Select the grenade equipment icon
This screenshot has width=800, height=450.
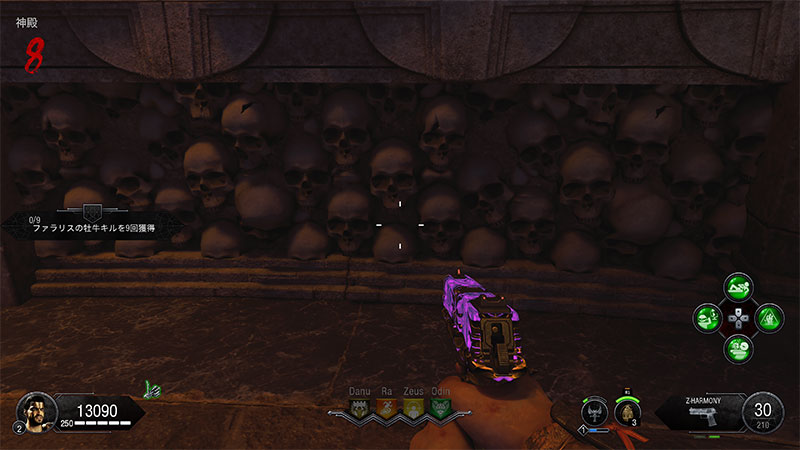coord(628,412)
